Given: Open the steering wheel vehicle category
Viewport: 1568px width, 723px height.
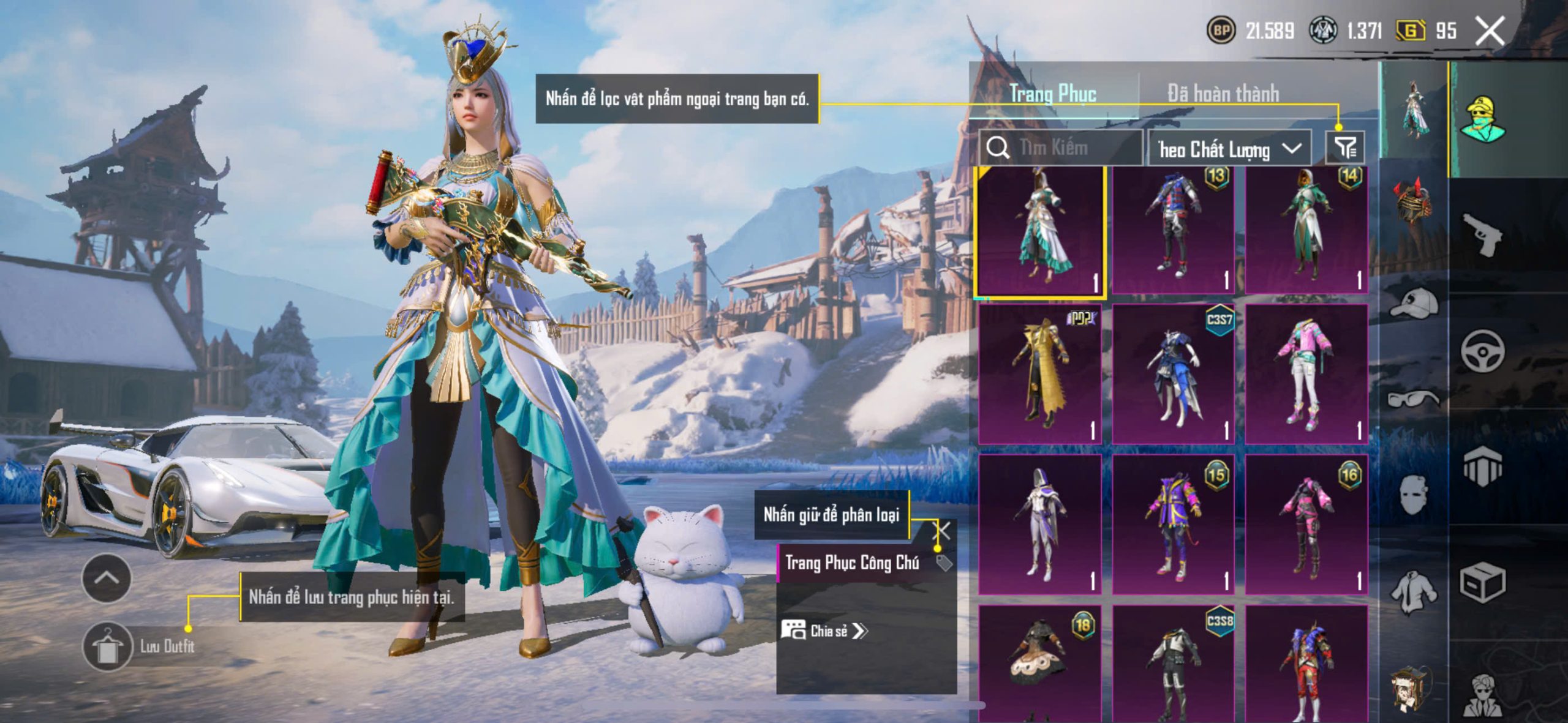Looking at the screenshot, I should [x=1482, y=351].
